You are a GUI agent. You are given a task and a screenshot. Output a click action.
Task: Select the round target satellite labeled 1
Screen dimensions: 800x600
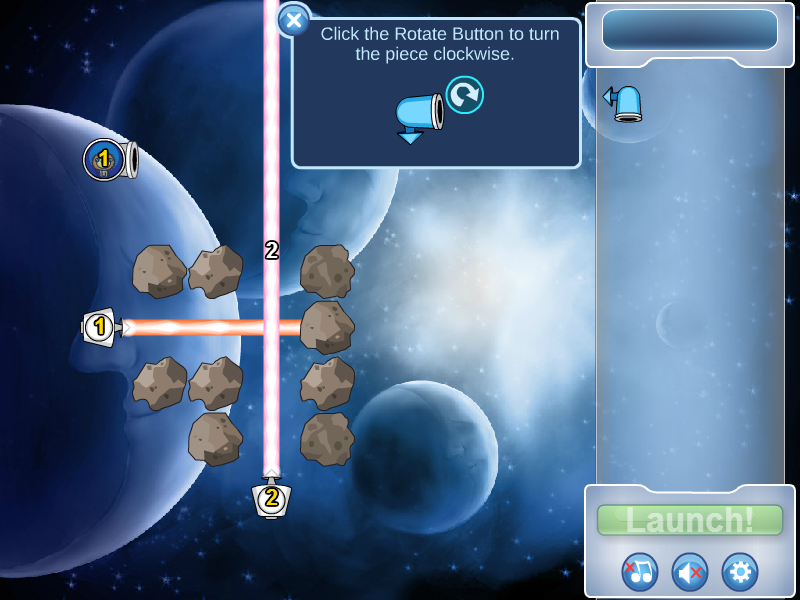pos(106,160)
